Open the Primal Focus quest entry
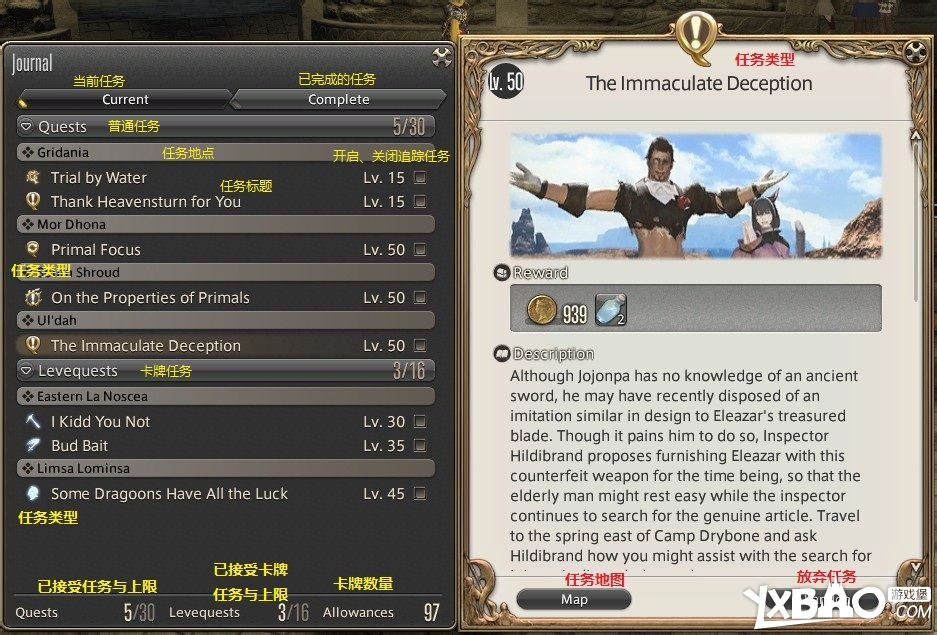Image resolution: width=937 pixels, height=635 pixels. click(x=96, y=250)
